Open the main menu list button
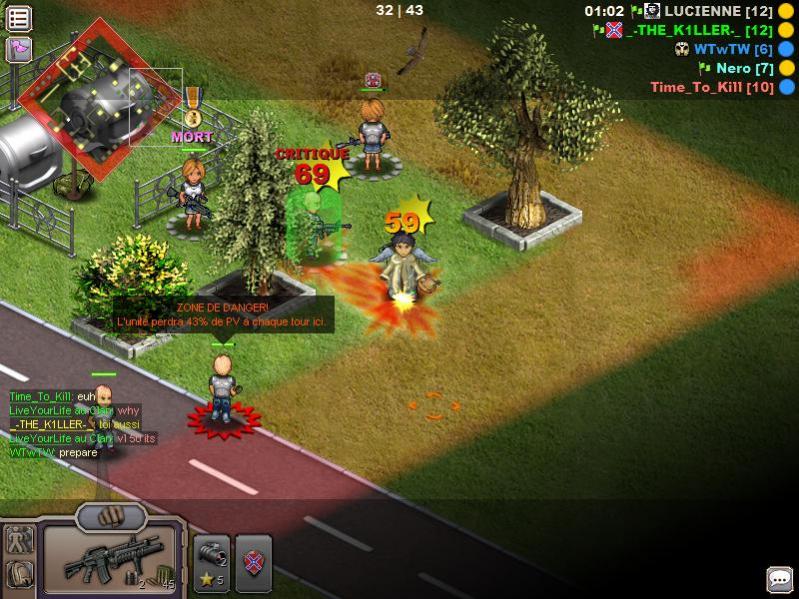The height and width of the screenshot is (599, 799). (19, 18)
